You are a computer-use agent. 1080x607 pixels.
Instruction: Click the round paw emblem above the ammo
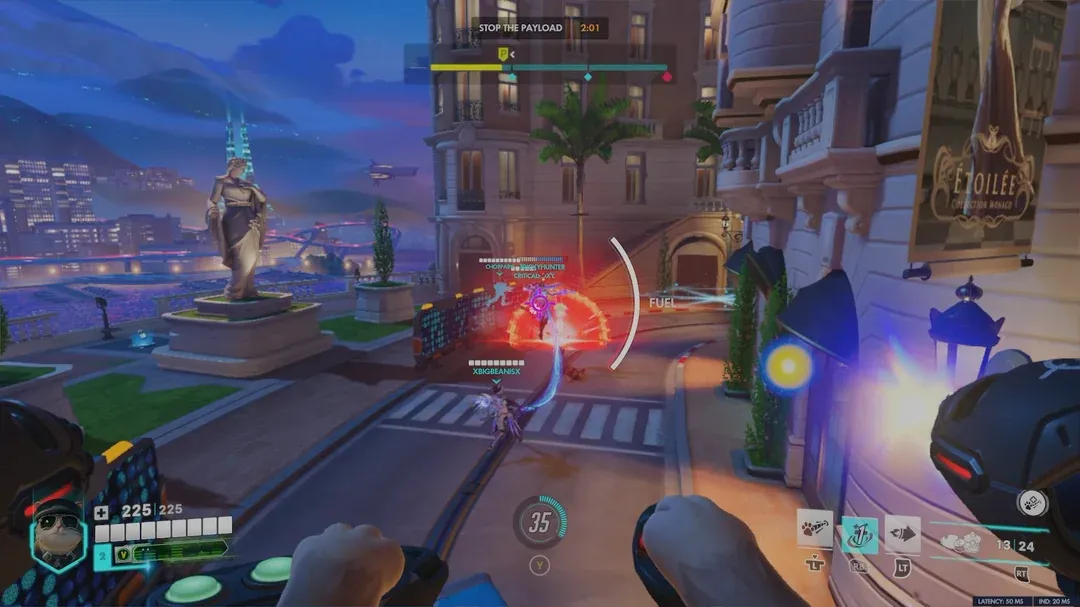1031,503
